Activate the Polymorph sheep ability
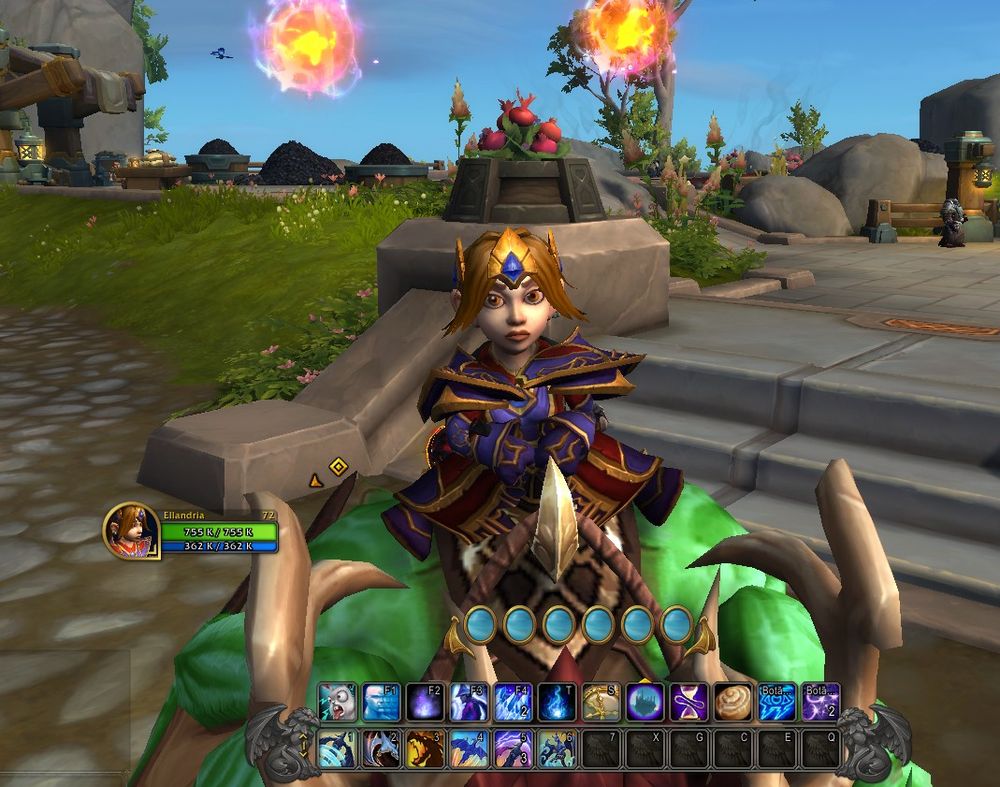The width and height of the screenshot is (1000, 787). click(x=338, y=702)
